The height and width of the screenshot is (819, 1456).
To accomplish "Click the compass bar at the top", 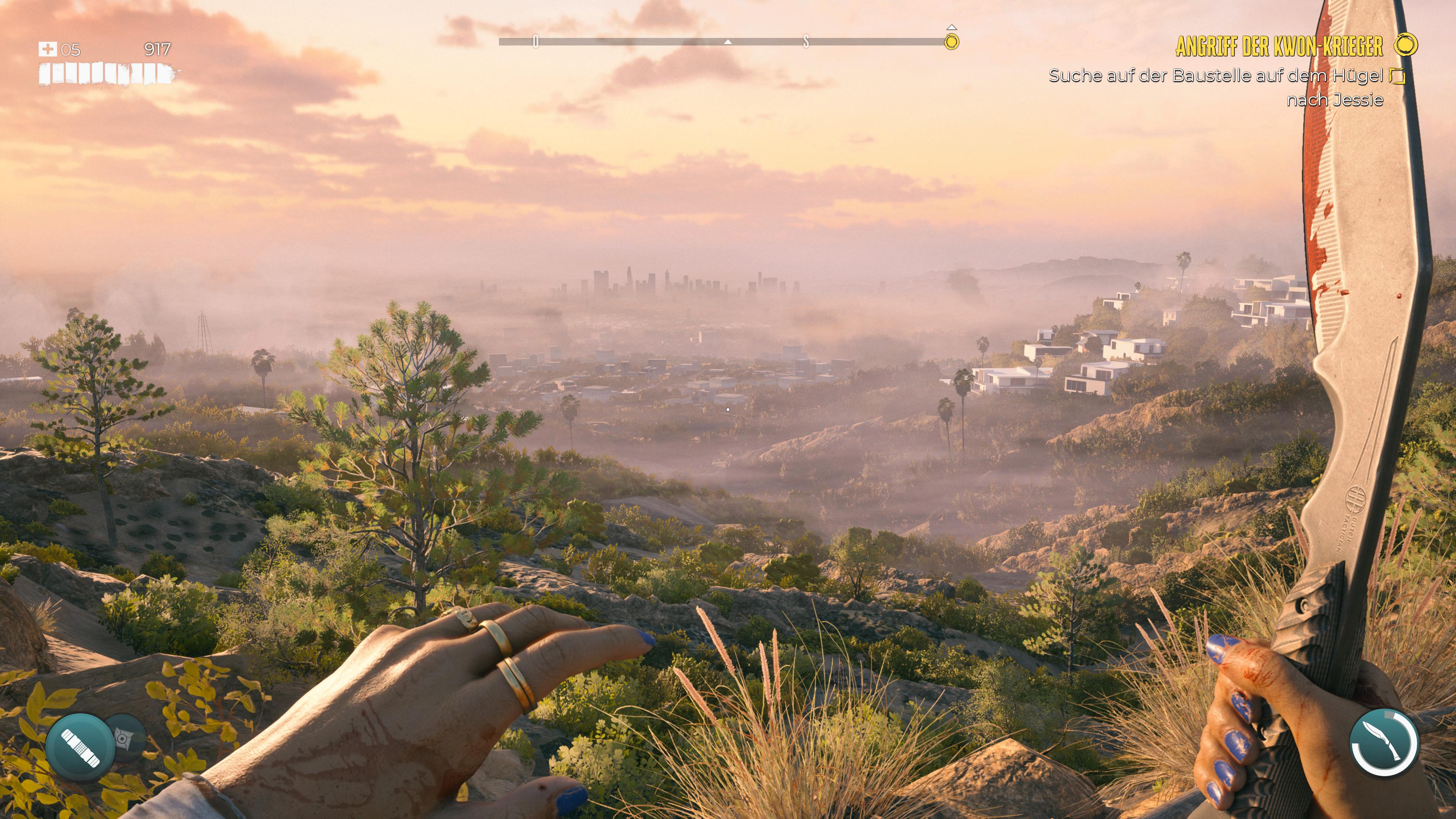I will pos(723,41).
